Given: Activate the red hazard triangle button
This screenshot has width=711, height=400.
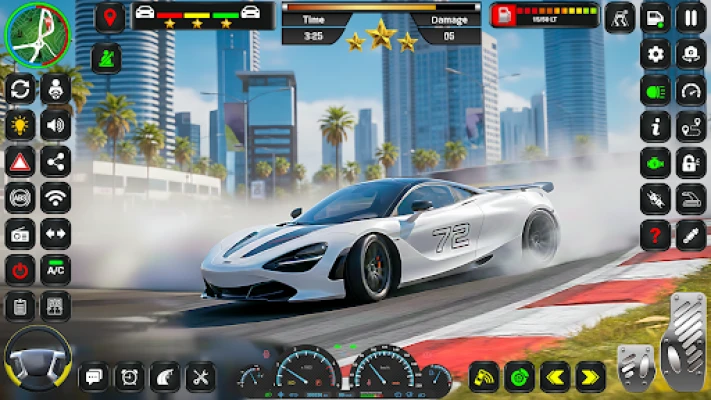Looking at the screenshot, I should point(19,161).
